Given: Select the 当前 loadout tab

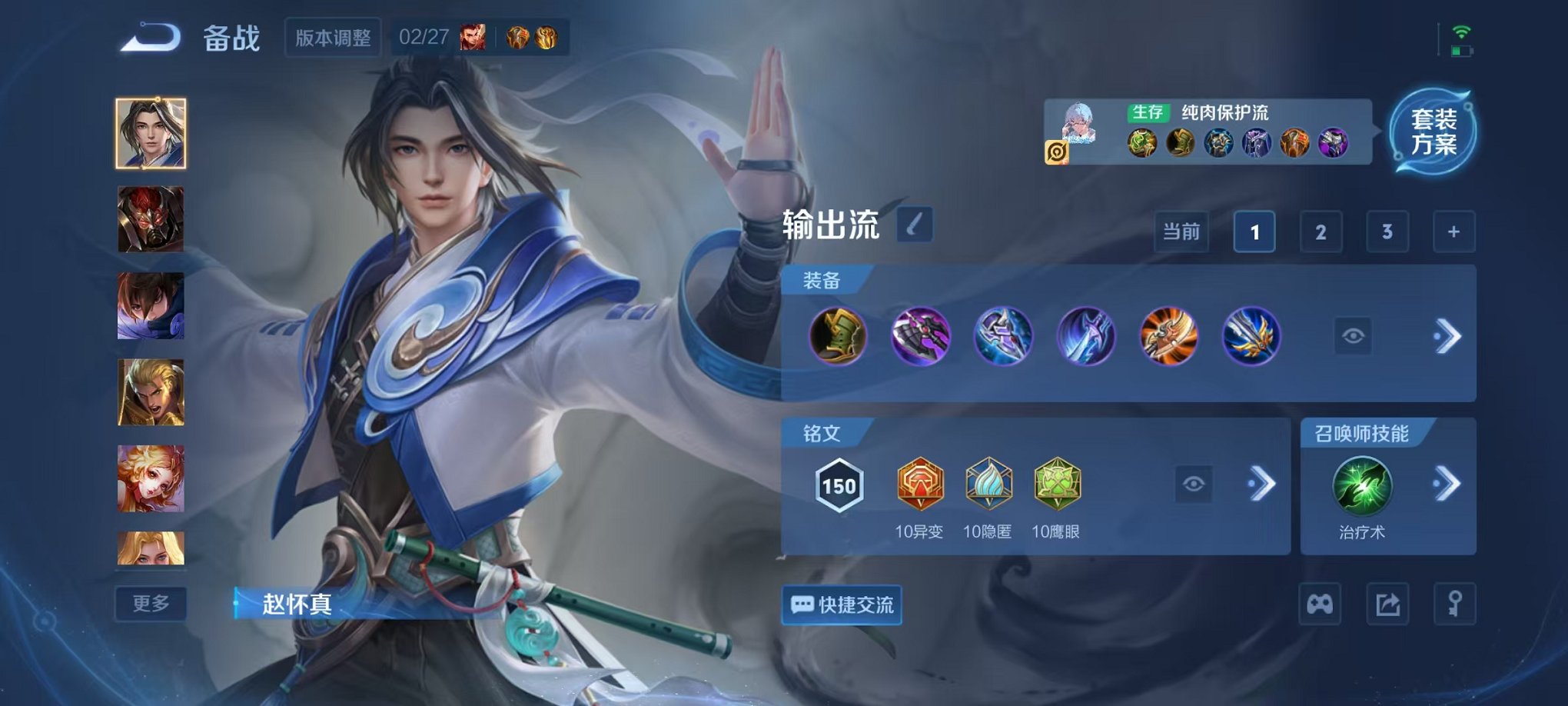Looking at the screenshot, I should tap(1181, 231).
